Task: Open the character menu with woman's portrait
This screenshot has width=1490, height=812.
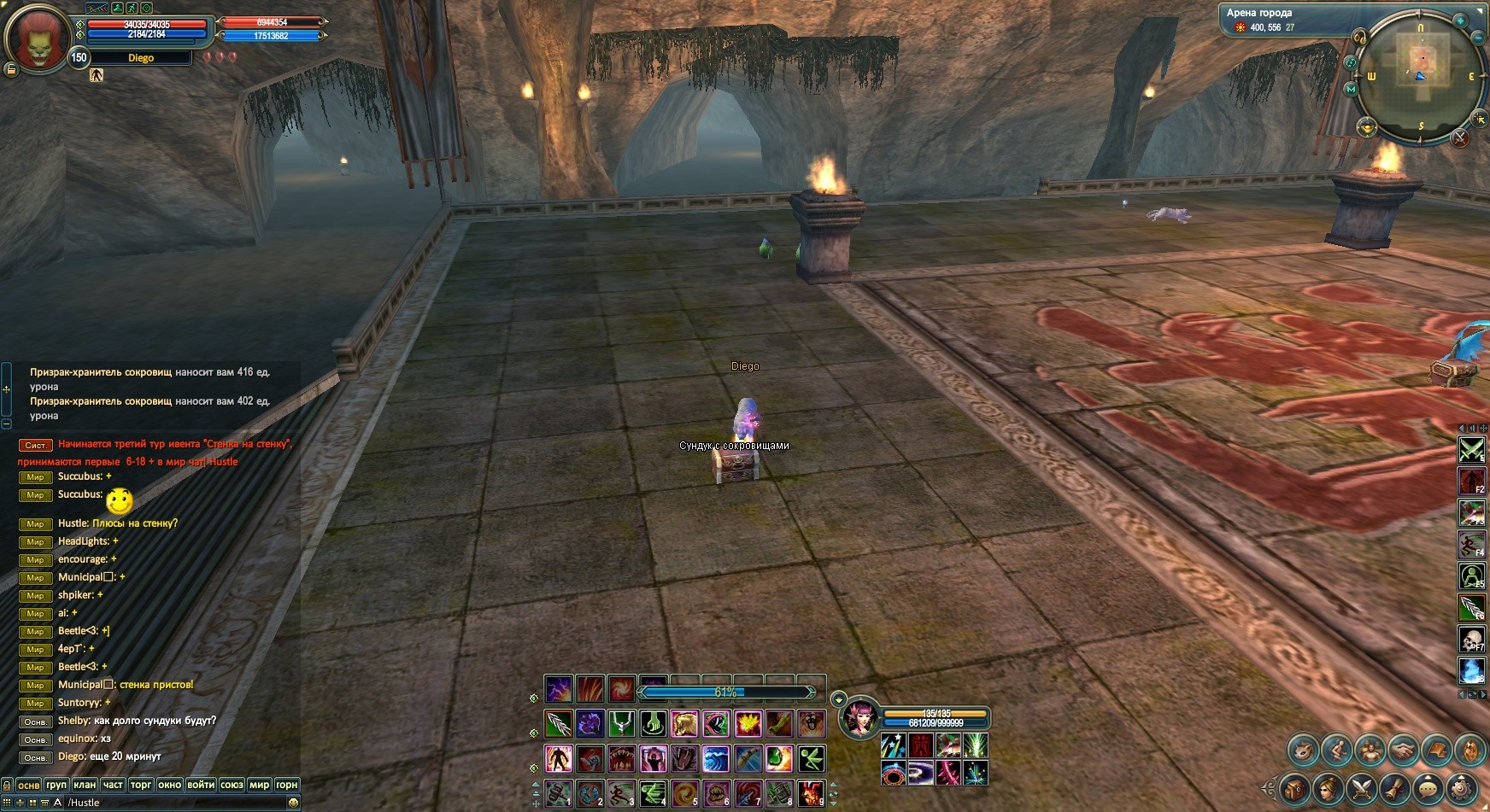Action: tap(1327, 788)
